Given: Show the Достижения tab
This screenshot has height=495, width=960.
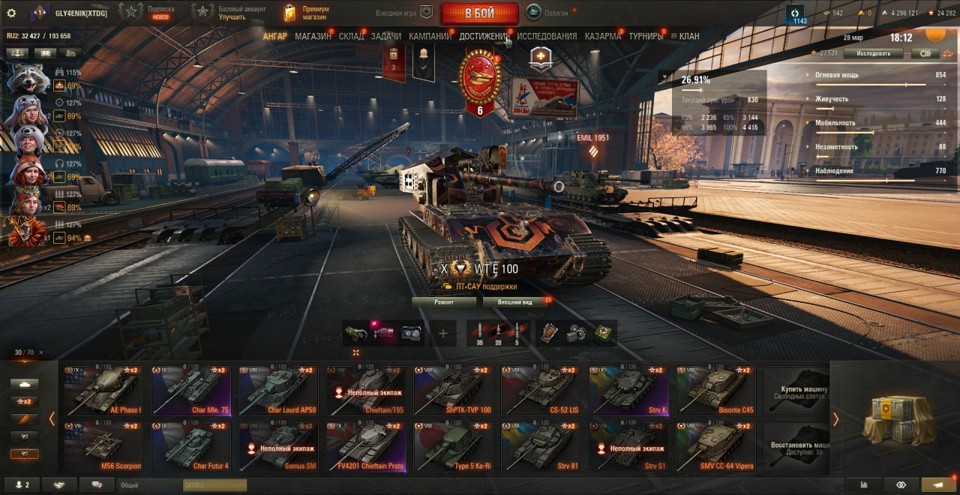Looking at the screenshot, I should 485,36.
